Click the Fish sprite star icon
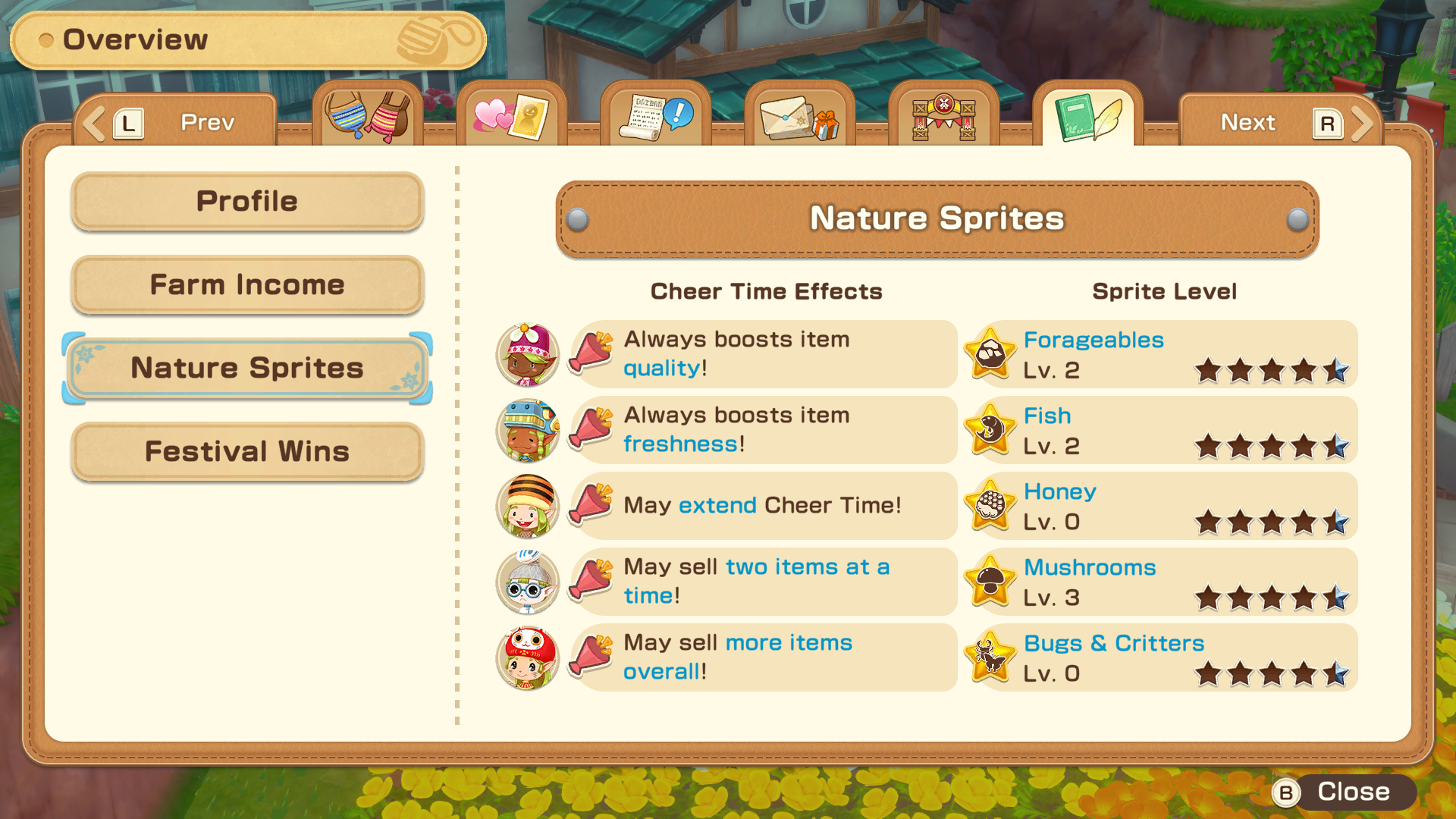The height and width of the screenshot is (819, 1456). [990, 430]
